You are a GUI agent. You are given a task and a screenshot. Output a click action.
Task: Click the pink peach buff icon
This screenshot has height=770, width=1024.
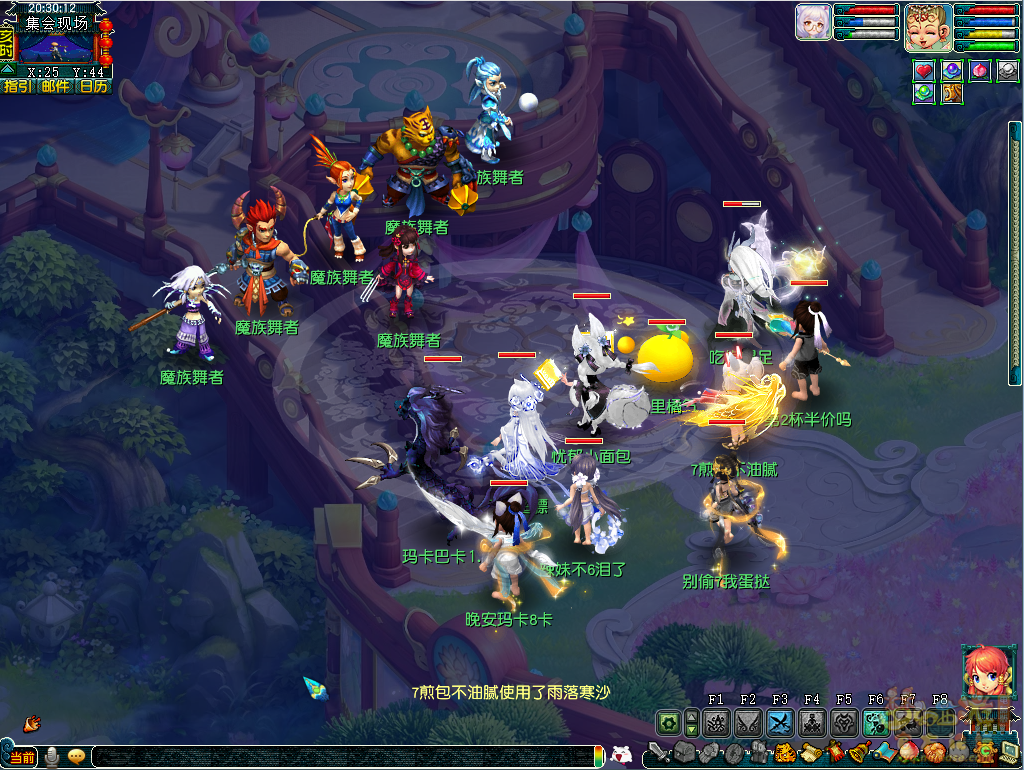click(x=980, y=71)
